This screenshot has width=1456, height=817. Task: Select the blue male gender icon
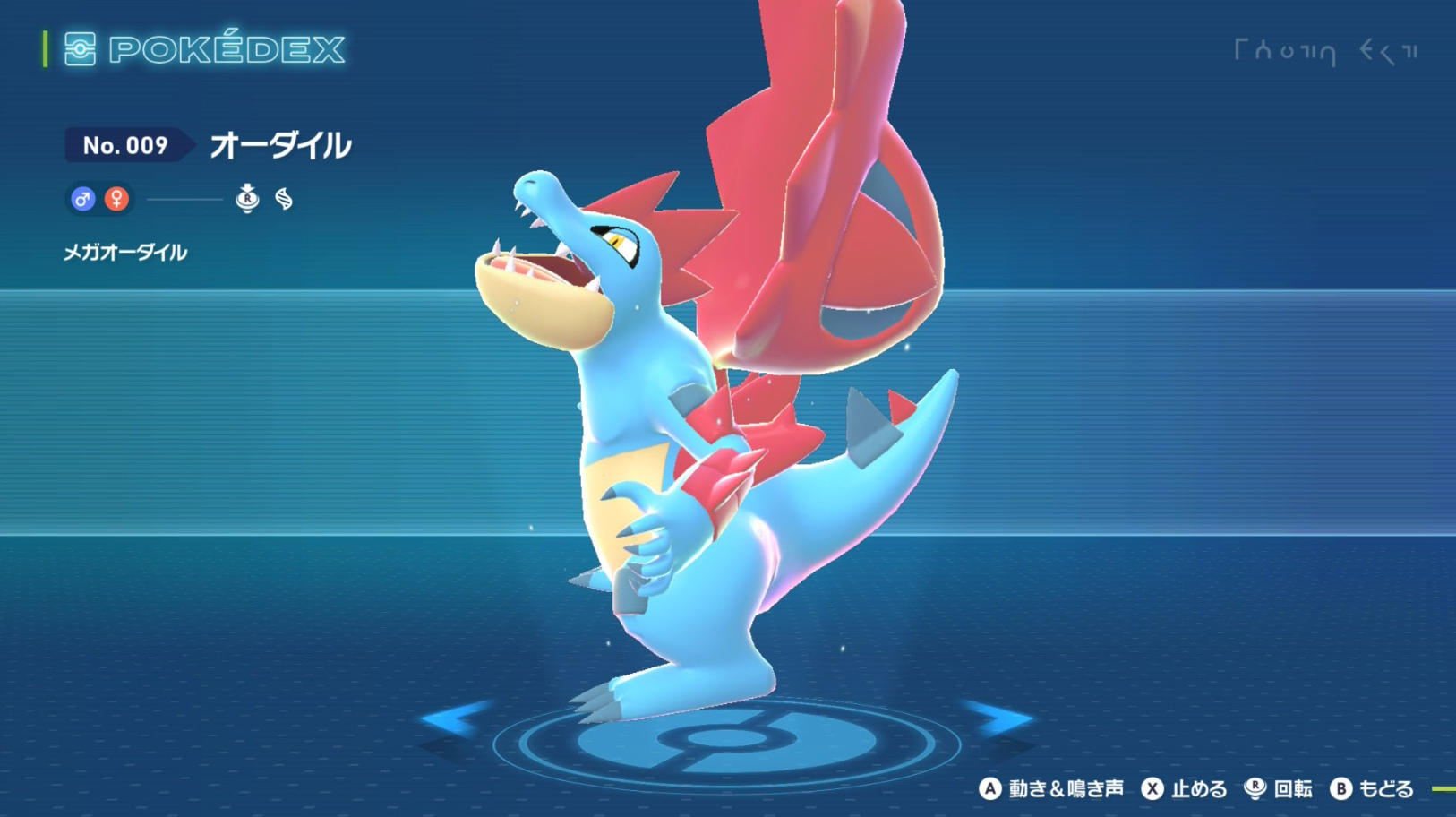[x=82, y=199]
